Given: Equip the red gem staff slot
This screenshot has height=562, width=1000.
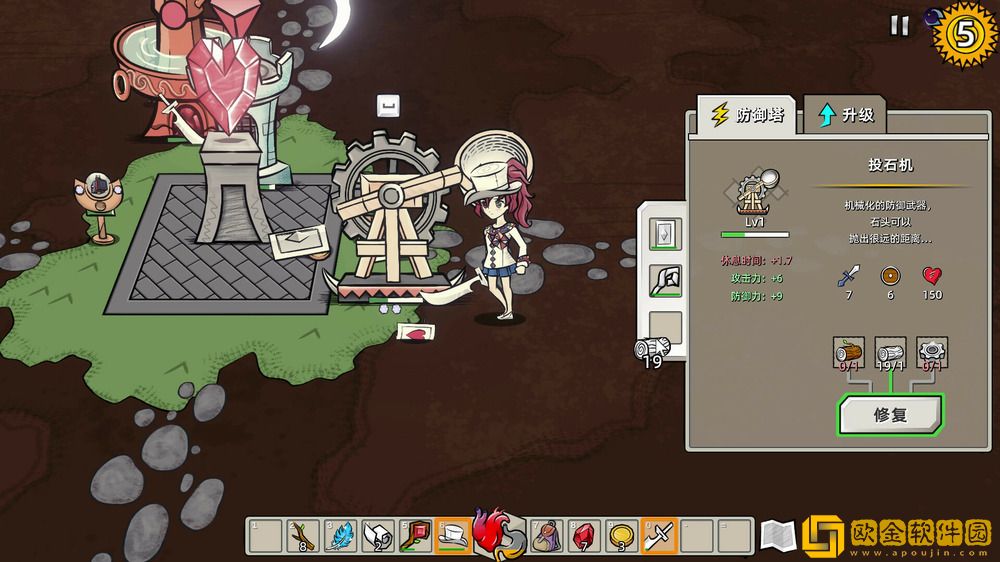Looking at the screenshot, I should coord(415,536).
